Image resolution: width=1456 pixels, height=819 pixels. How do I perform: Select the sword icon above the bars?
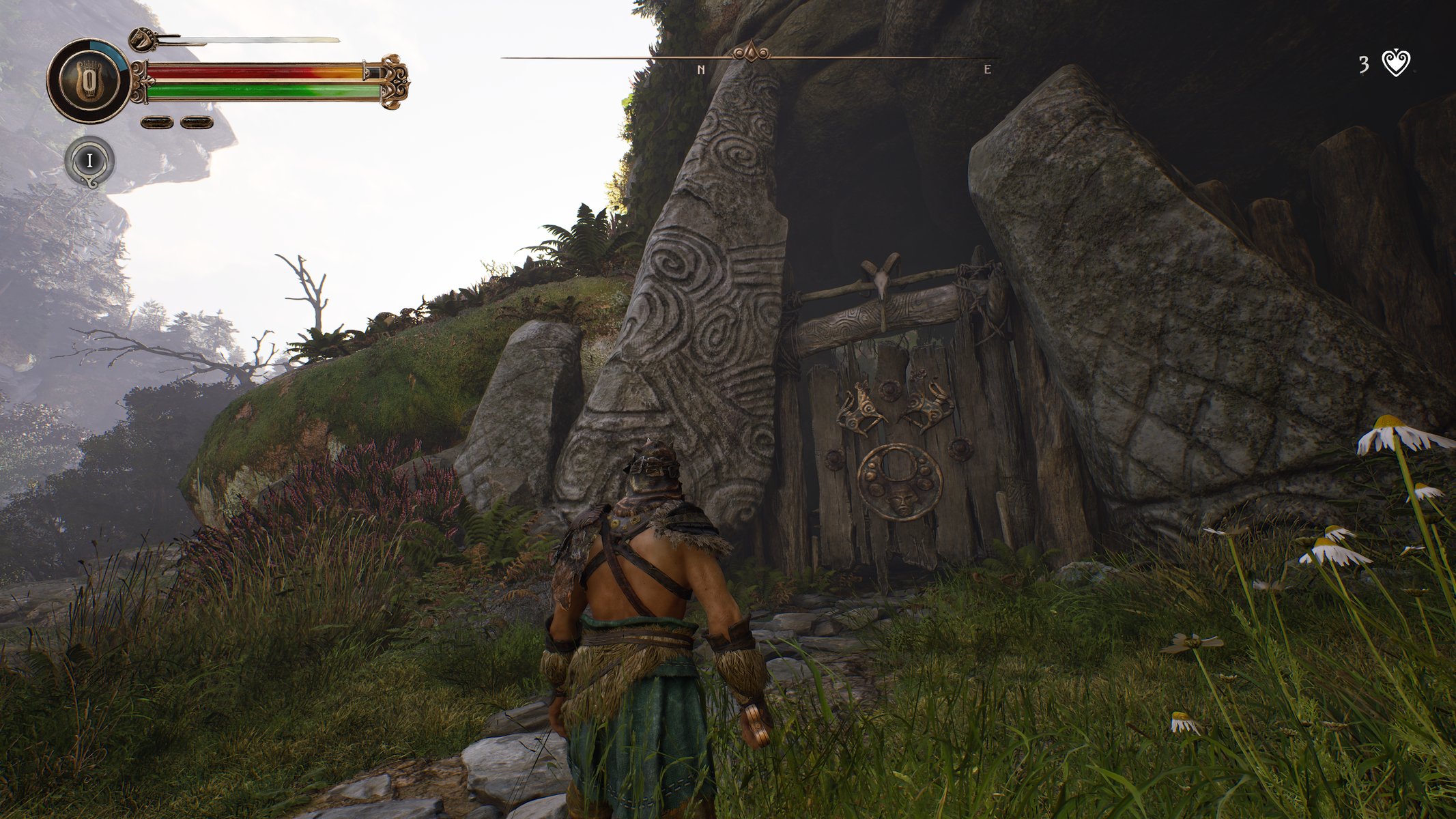point(235,40)
